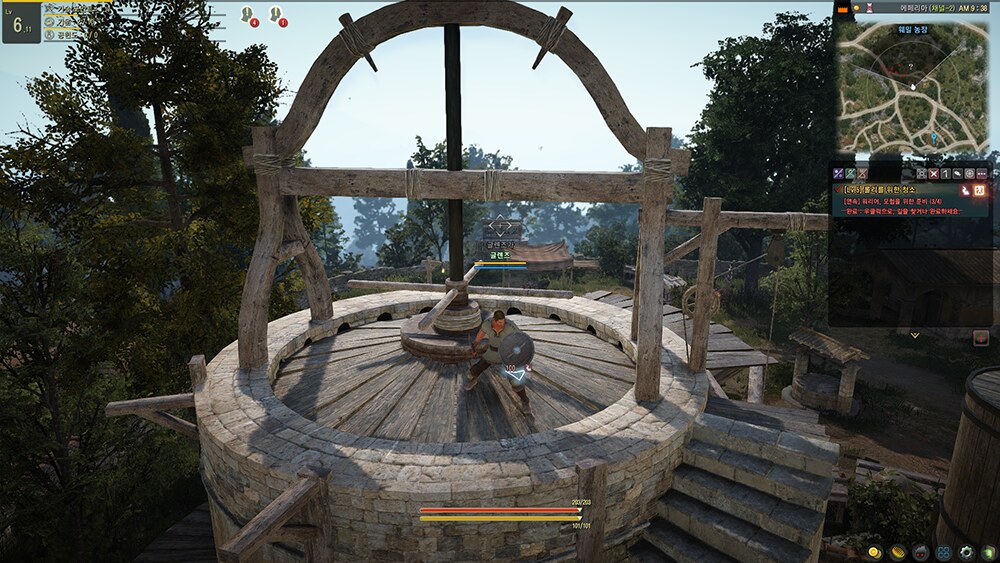The width and height of the screenshot is (1000, 563).
Task: Click the gear settings icon in bottom bar
Action: click(x=966, y=552)
